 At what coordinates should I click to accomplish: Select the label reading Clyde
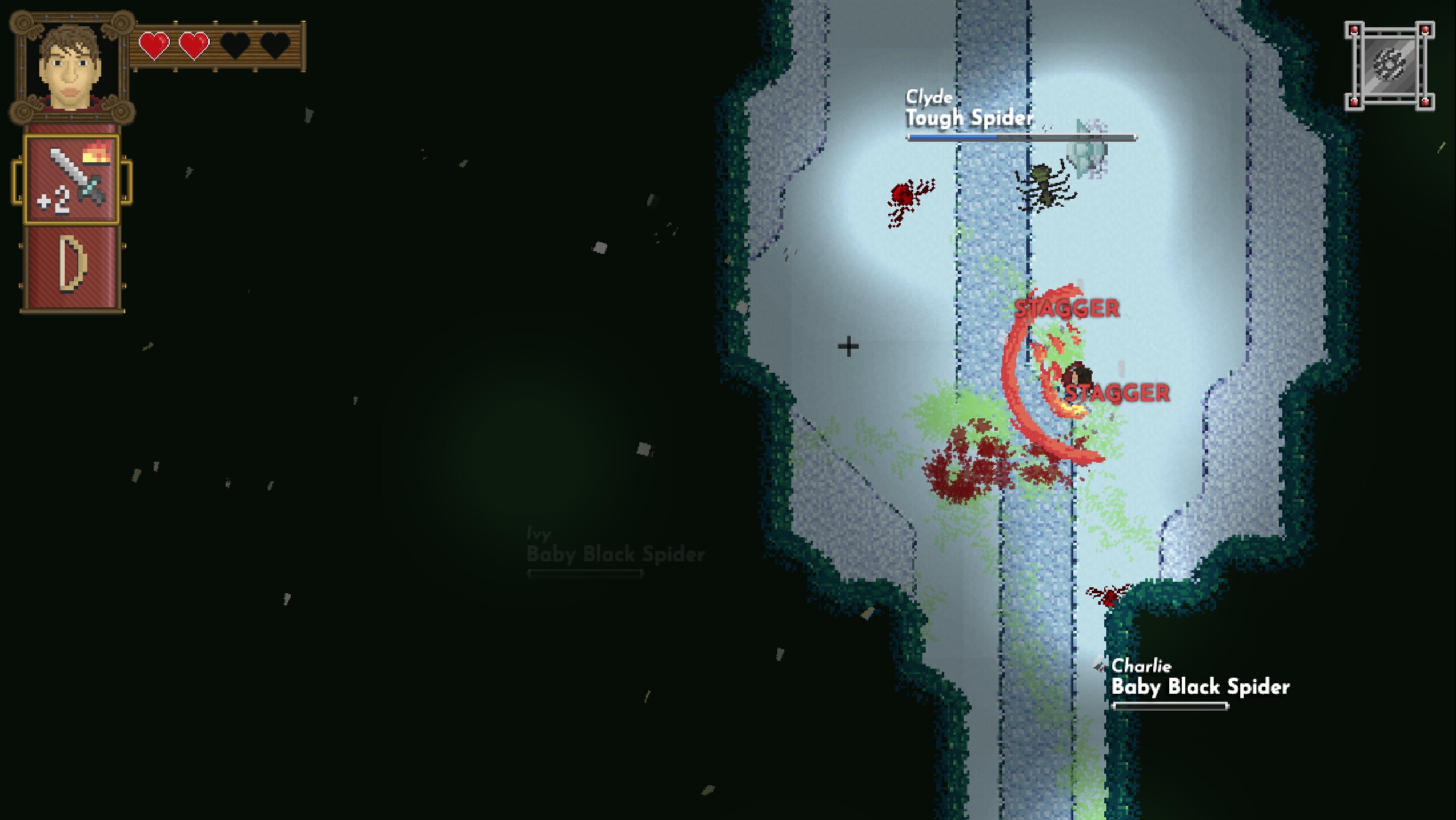[x=928, y=97]
